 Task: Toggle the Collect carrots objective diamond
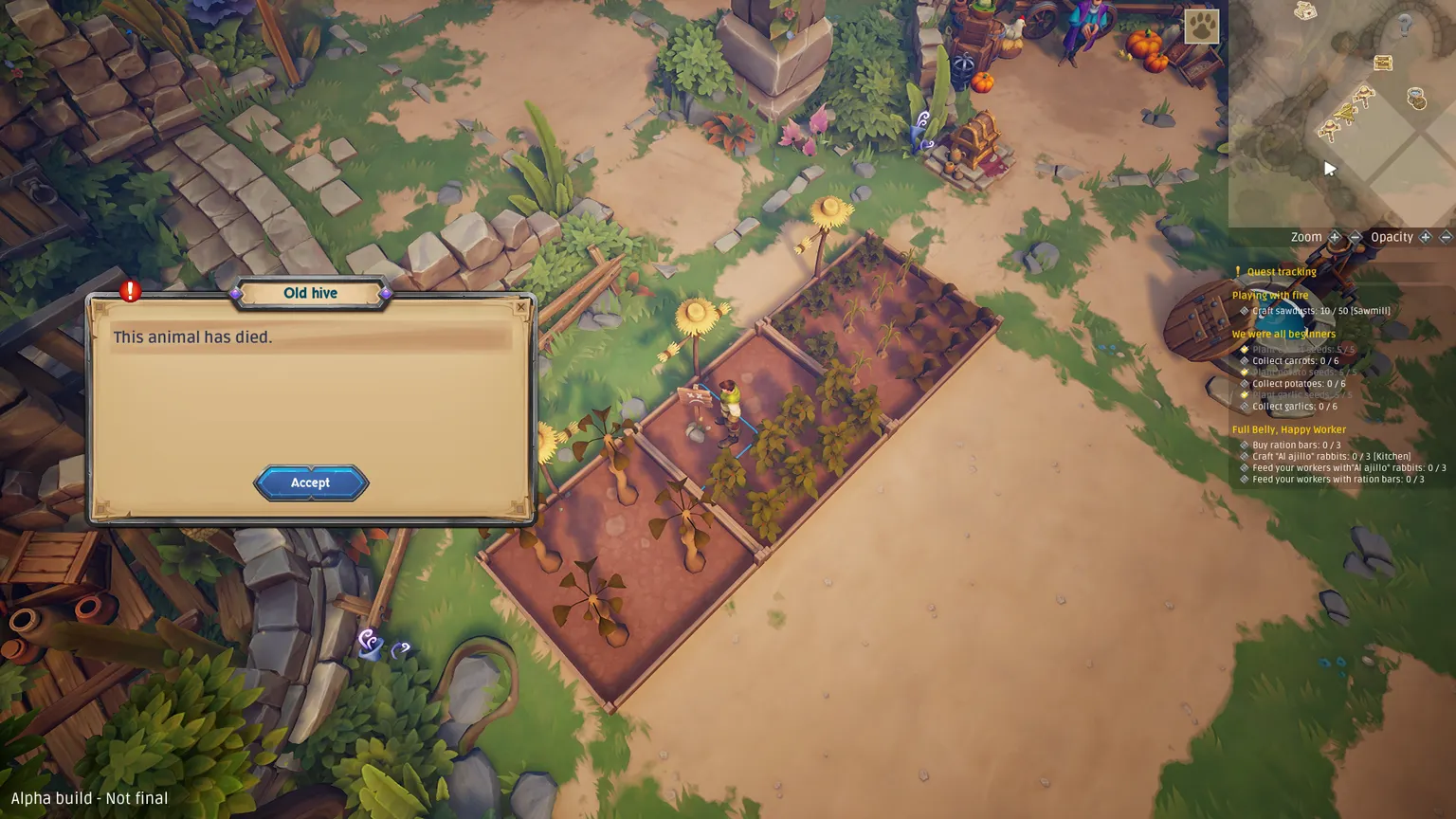coord(1245,361)
